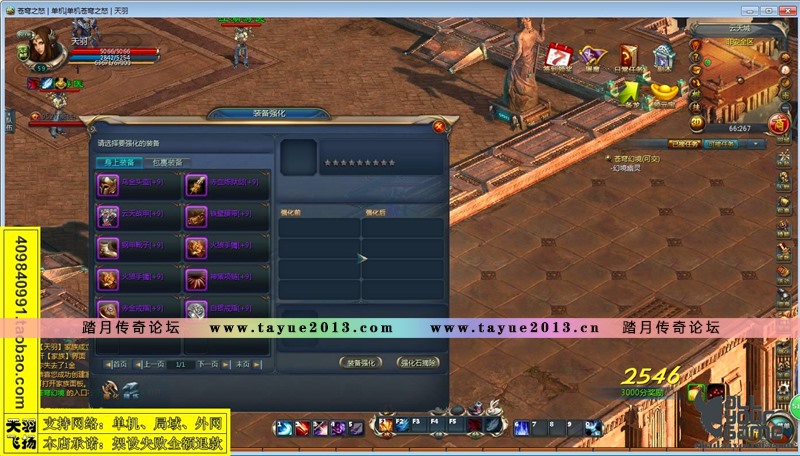Click the 强化石摘除 removal button

pyautogui.click(x=418, y=363)
